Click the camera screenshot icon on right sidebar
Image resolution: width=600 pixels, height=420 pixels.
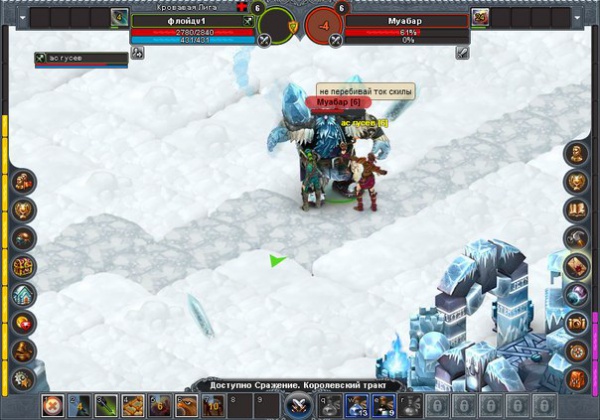click(x=577, y=322)
